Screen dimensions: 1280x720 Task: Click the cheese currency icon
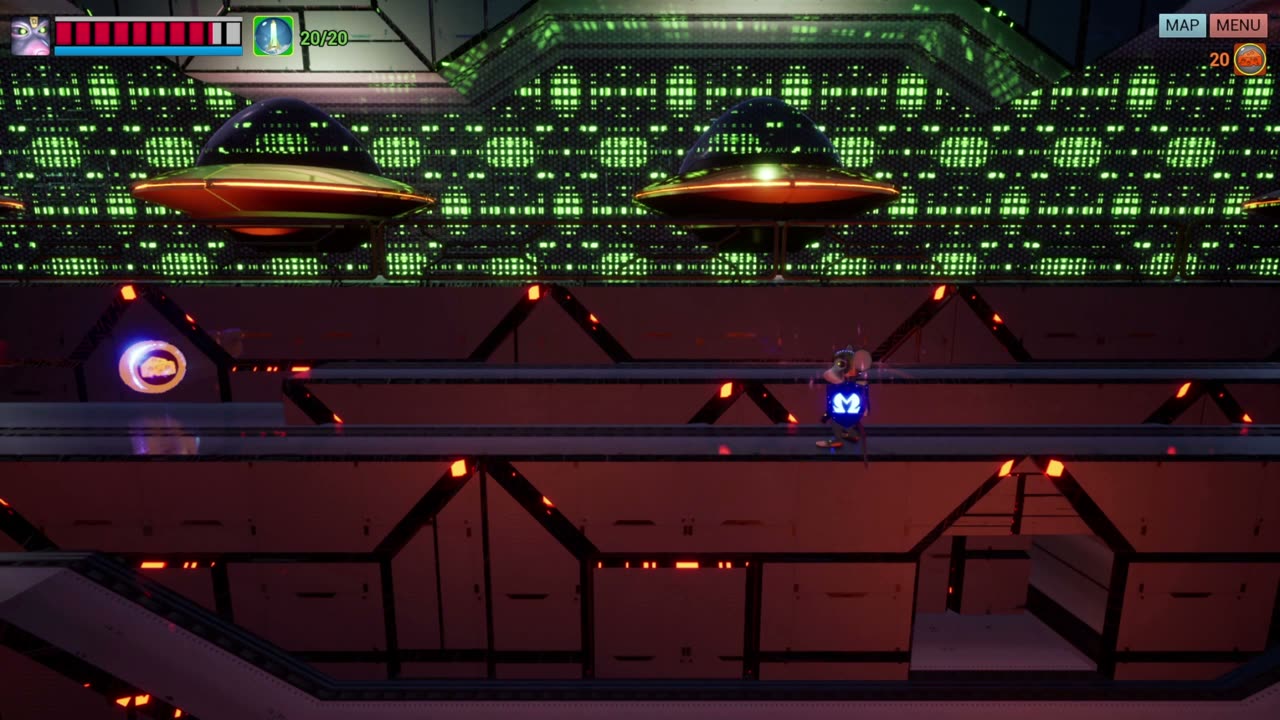tap(1250, 59)
